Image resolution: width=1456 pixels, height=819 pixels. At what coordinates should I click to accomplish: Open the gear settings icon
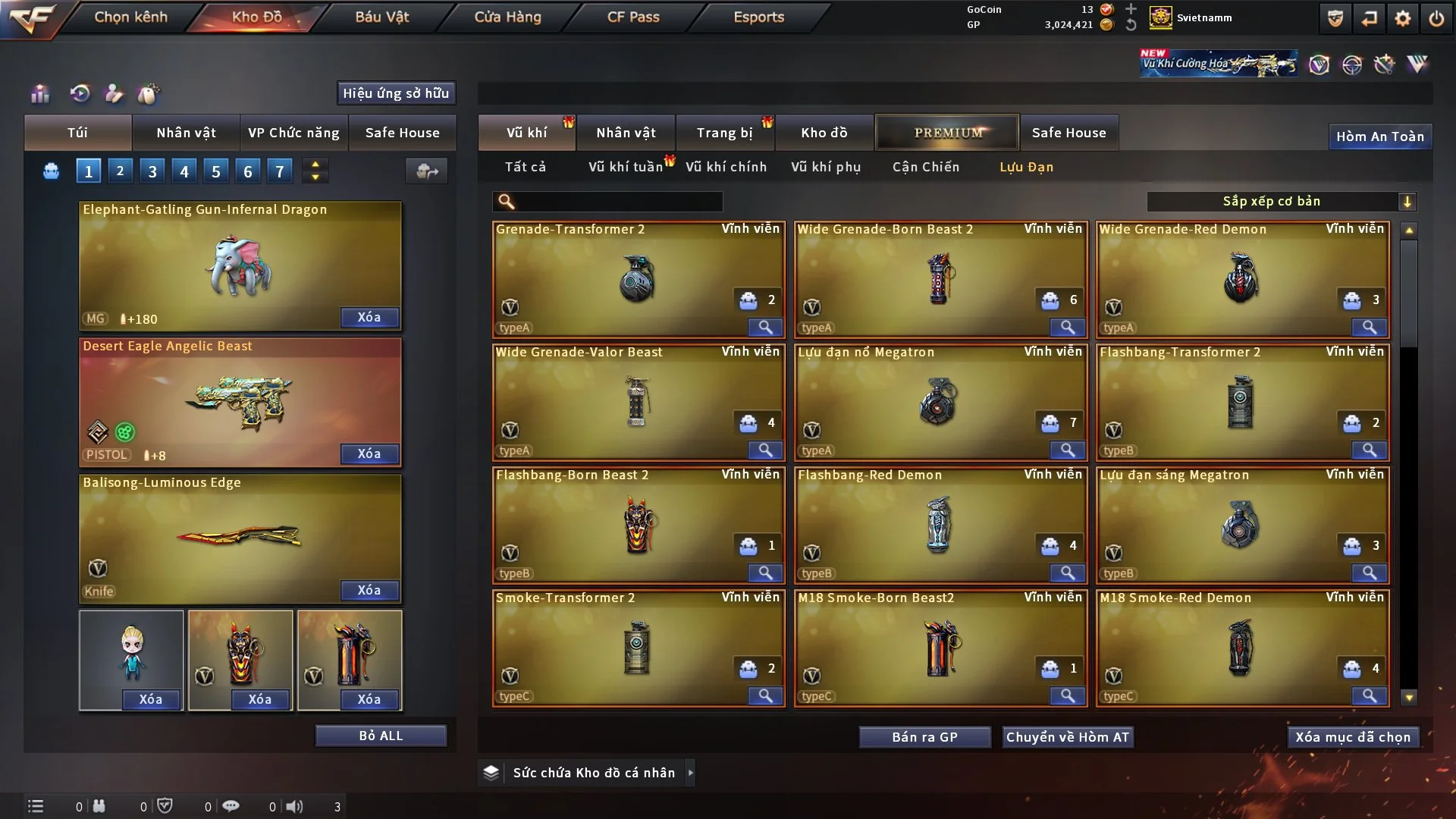[1403, 18]
